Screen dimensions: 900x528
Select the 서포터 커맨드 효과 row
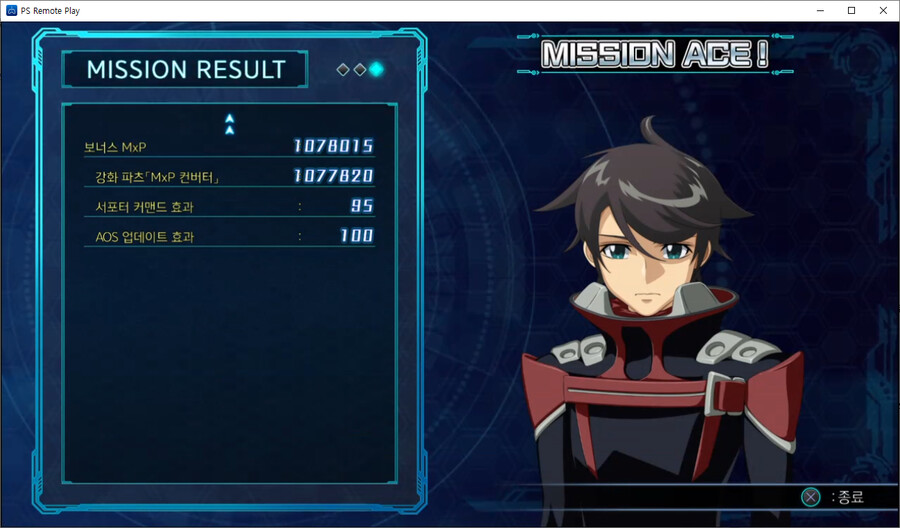point(229,207)
